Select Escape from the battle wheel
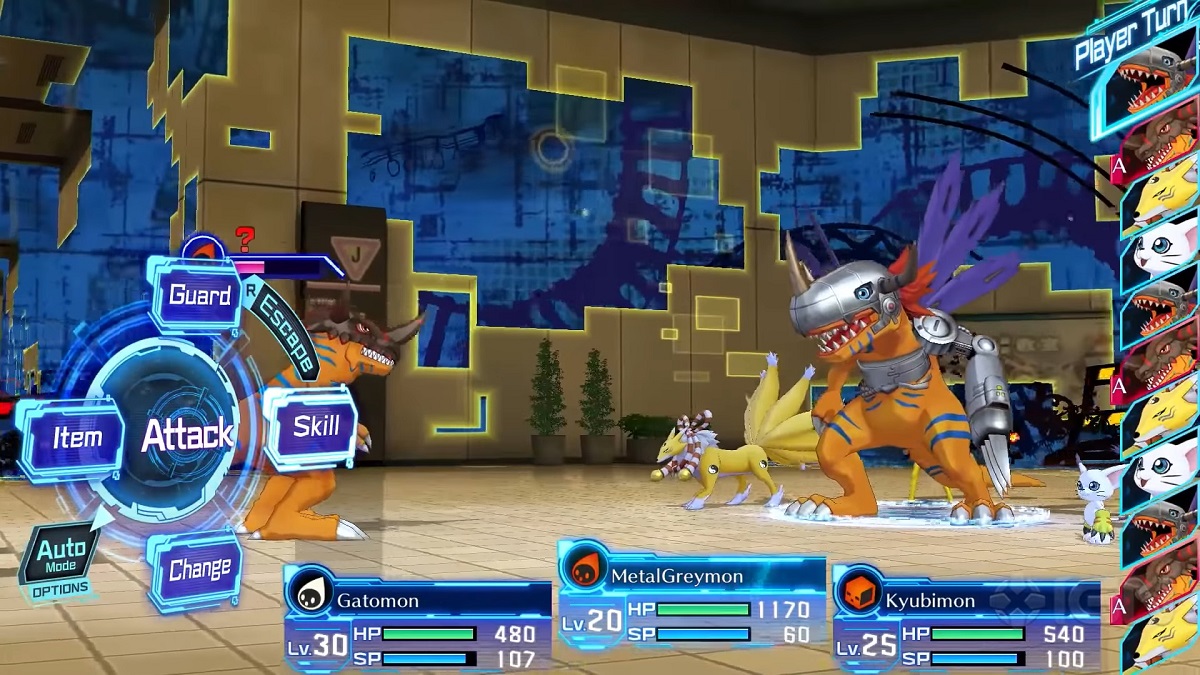 click(284, 336)
